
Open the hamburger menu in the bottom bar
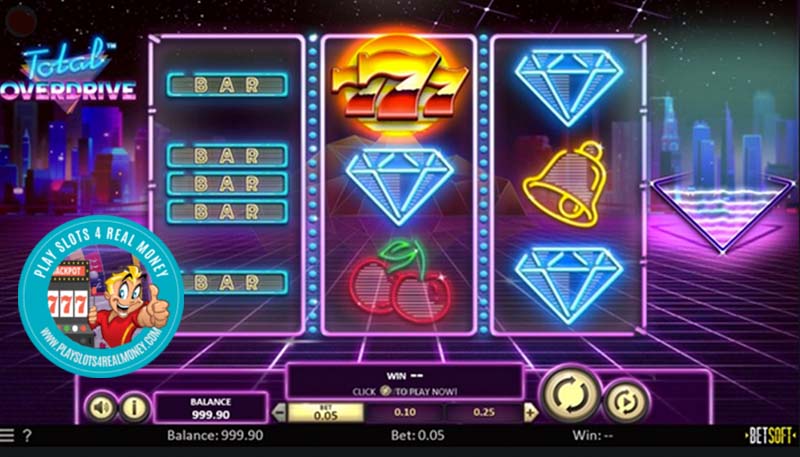point(8,436)
